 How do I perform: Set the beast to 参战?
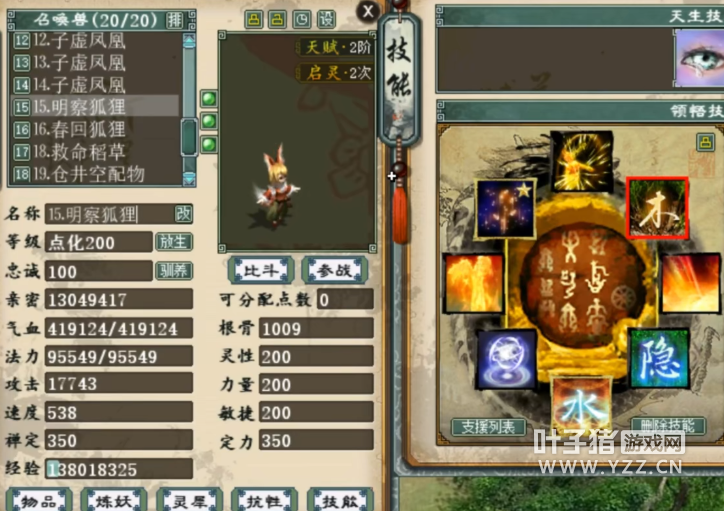coord(334,269)
